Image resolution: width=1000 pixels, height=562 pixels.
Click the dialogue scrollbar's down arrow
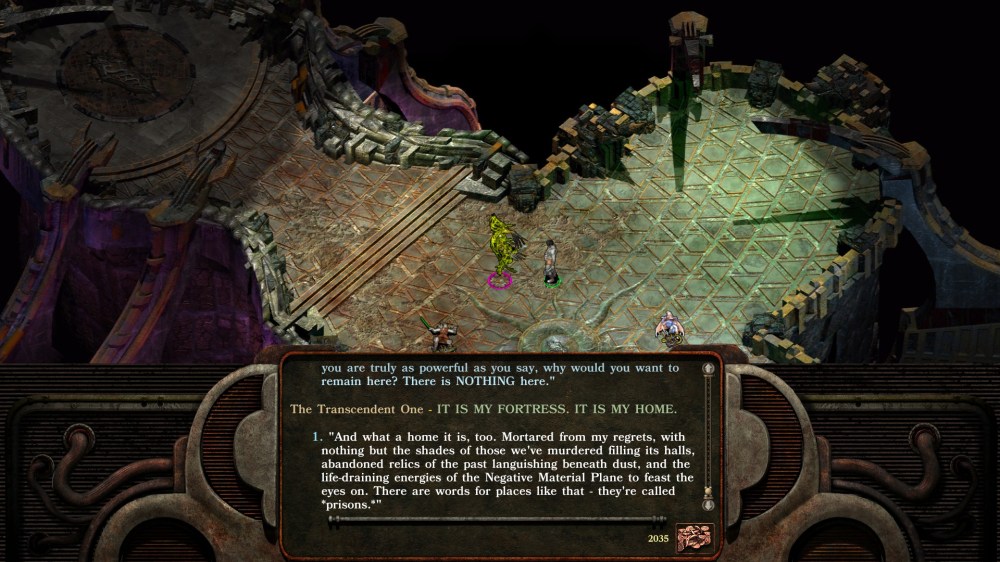709,506
